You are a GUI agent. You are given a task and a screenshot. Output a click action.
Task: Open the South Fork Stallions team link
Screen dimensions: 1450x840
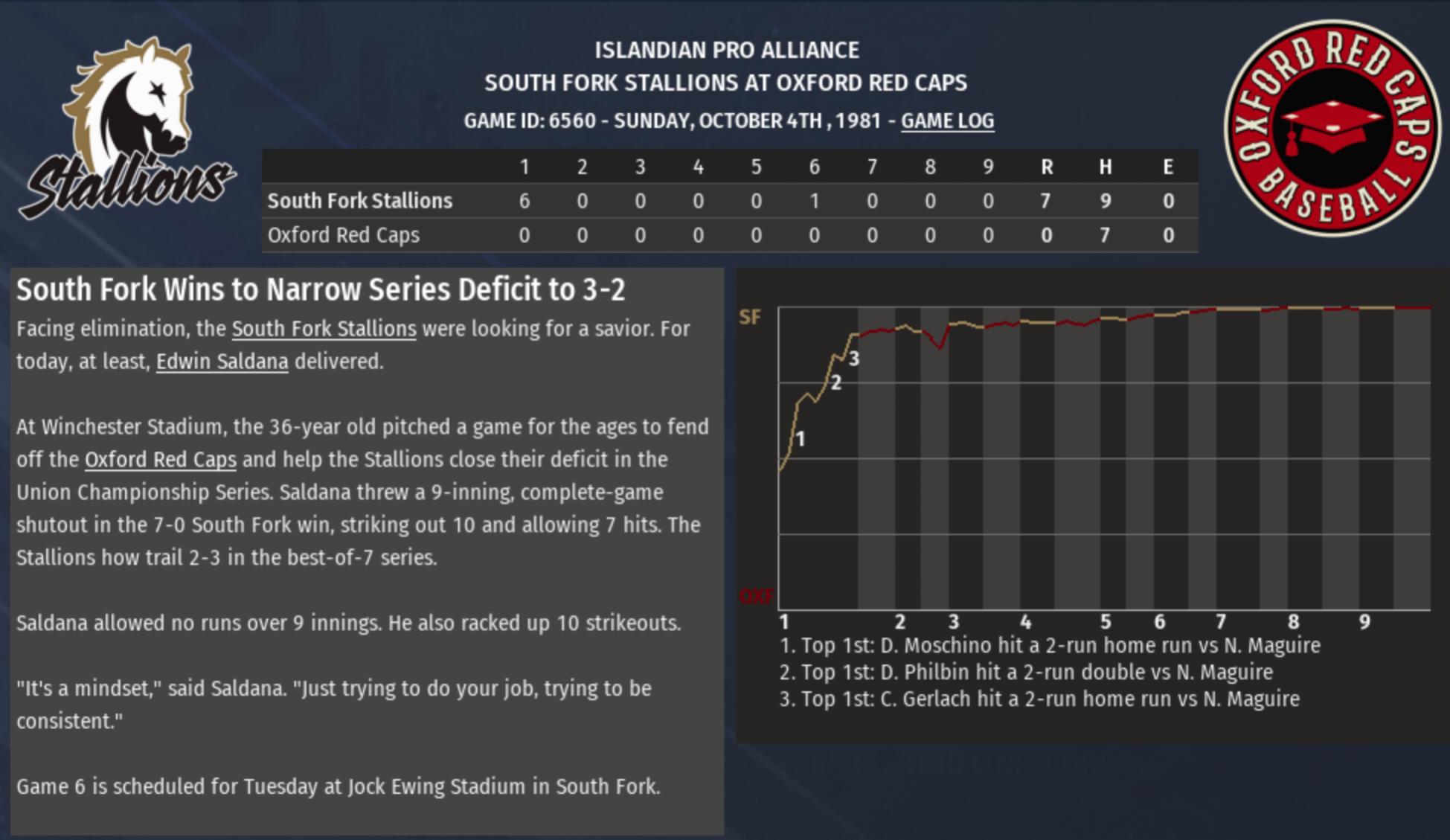[324, 329]
